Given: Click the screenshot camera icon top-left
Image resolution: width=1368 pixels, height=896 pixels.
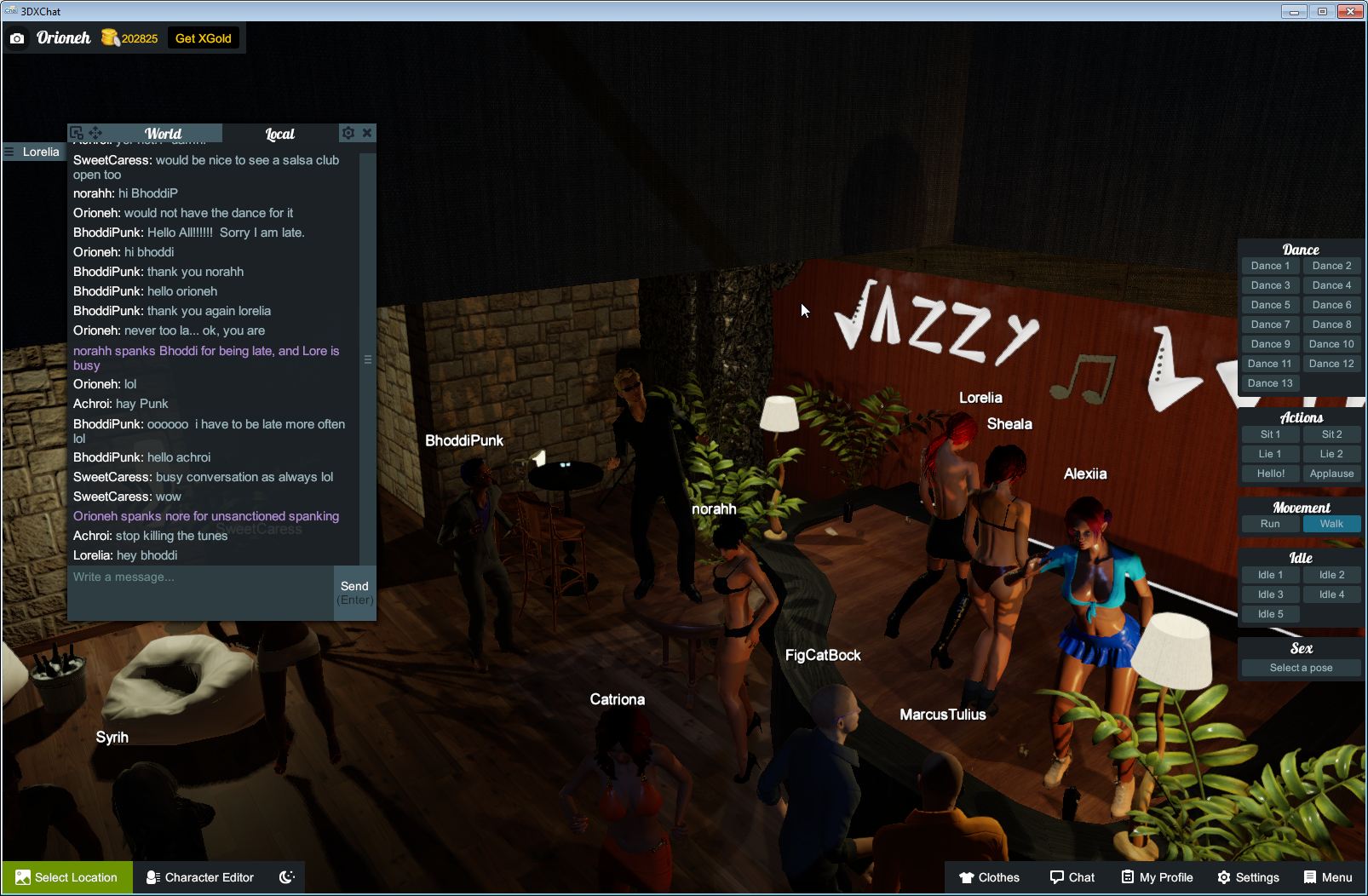Looking at the screenshot, I should (16, 37).
